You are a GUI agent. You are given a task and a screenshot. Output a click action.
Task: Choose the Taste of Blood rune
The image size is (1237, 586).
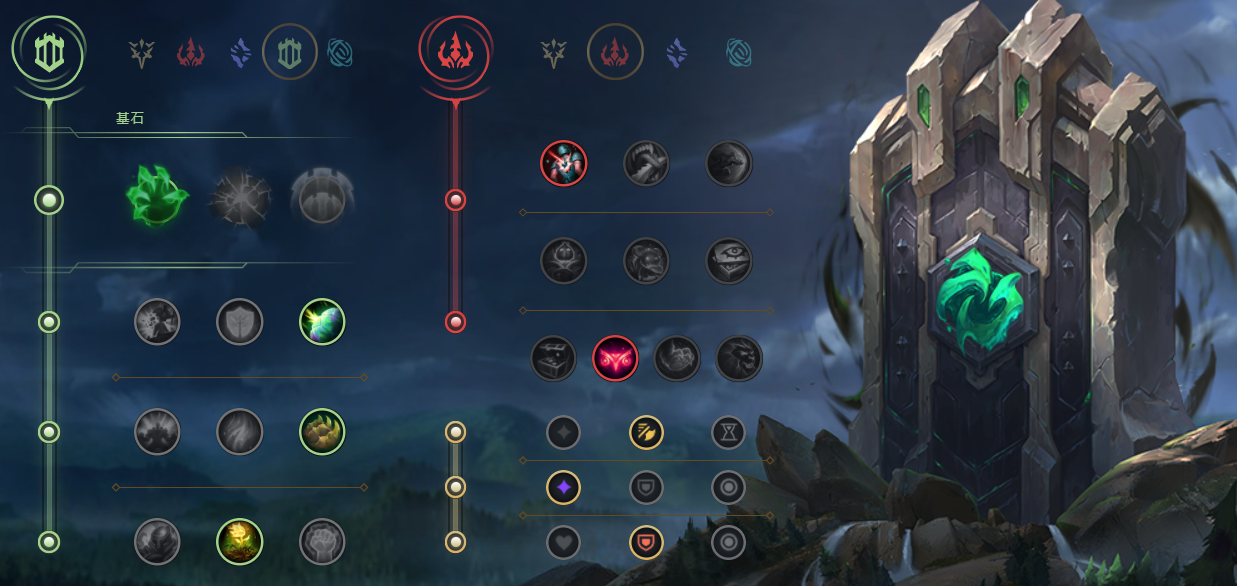(646, 163)
